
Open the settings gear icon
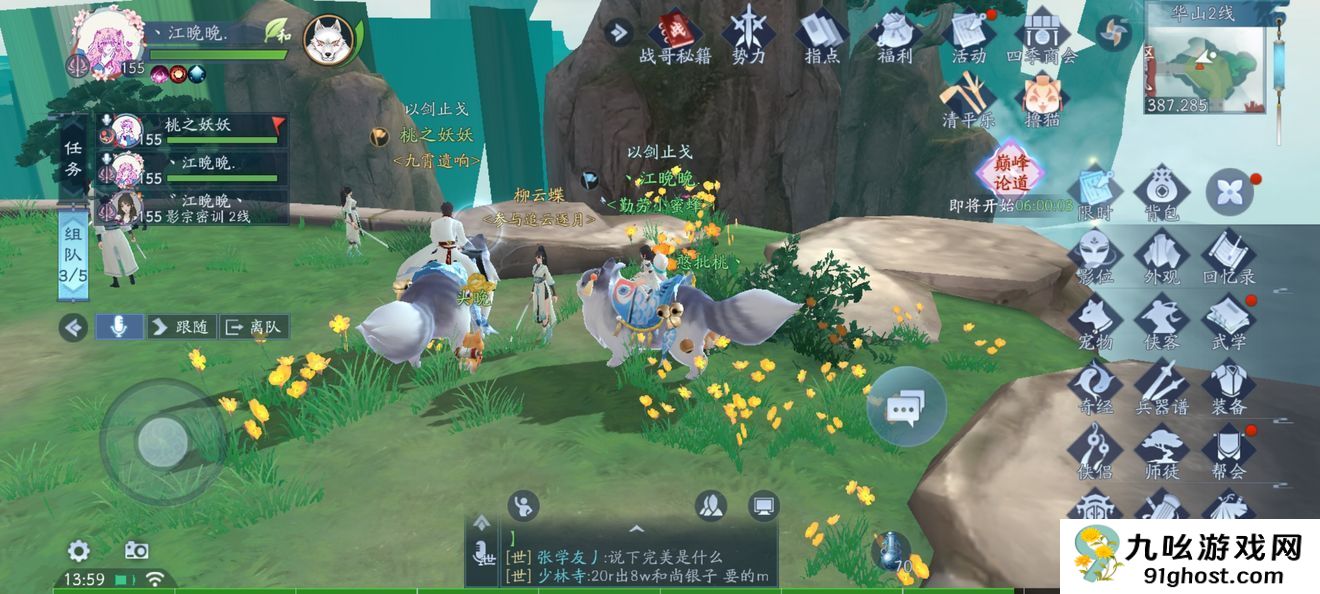(x=78, y=550)
